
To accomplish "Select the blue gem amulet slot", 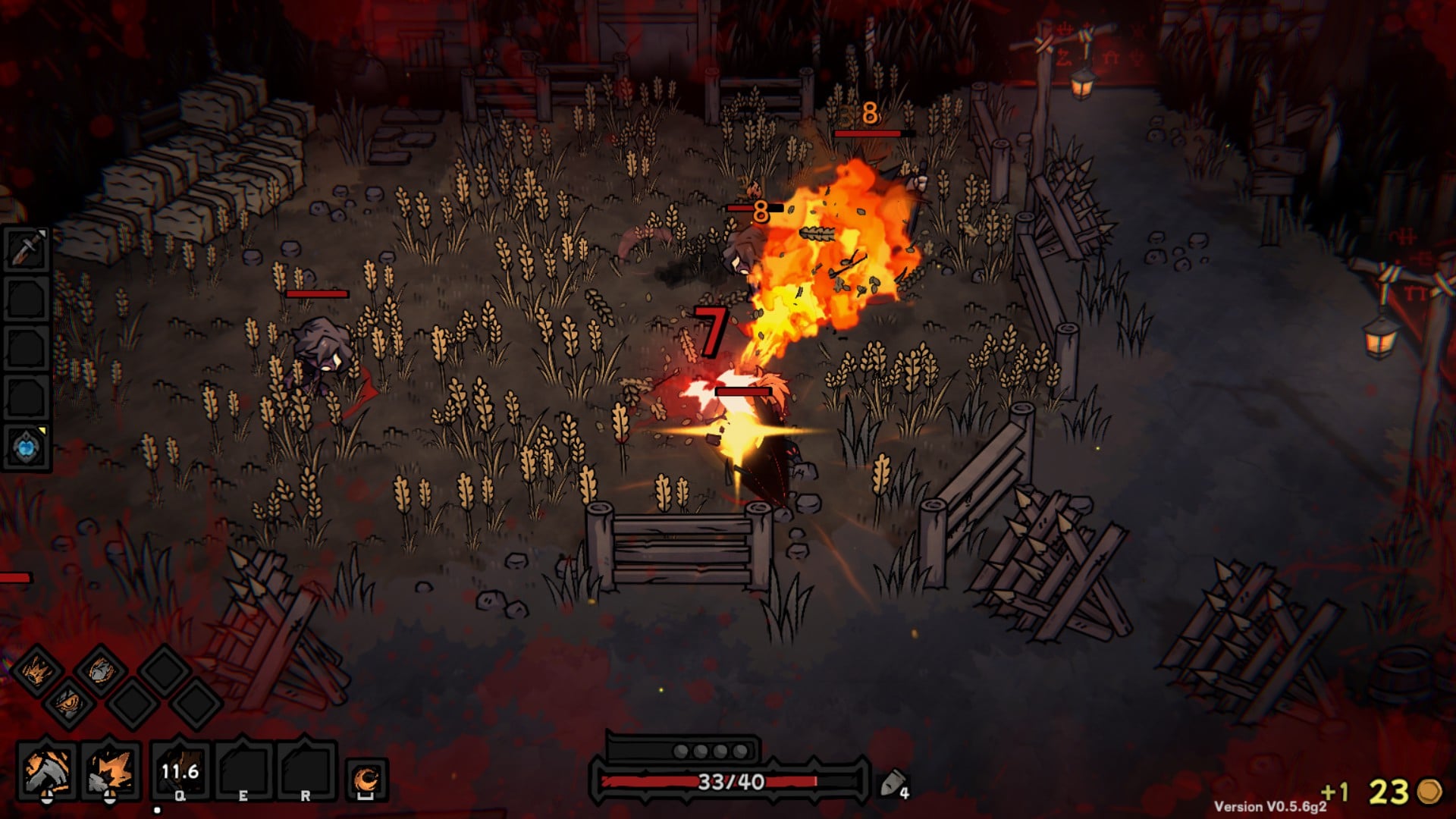I will click(x=27, y=446).
